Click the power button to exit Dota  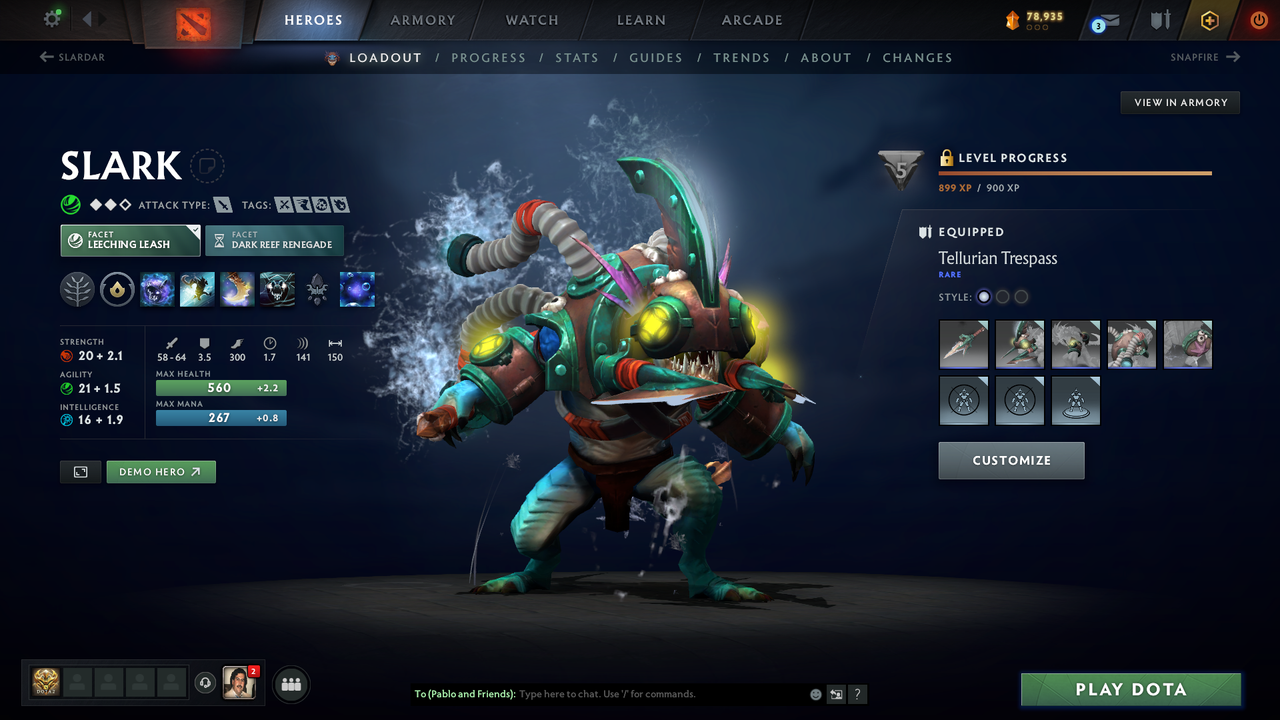point(1258,20)
